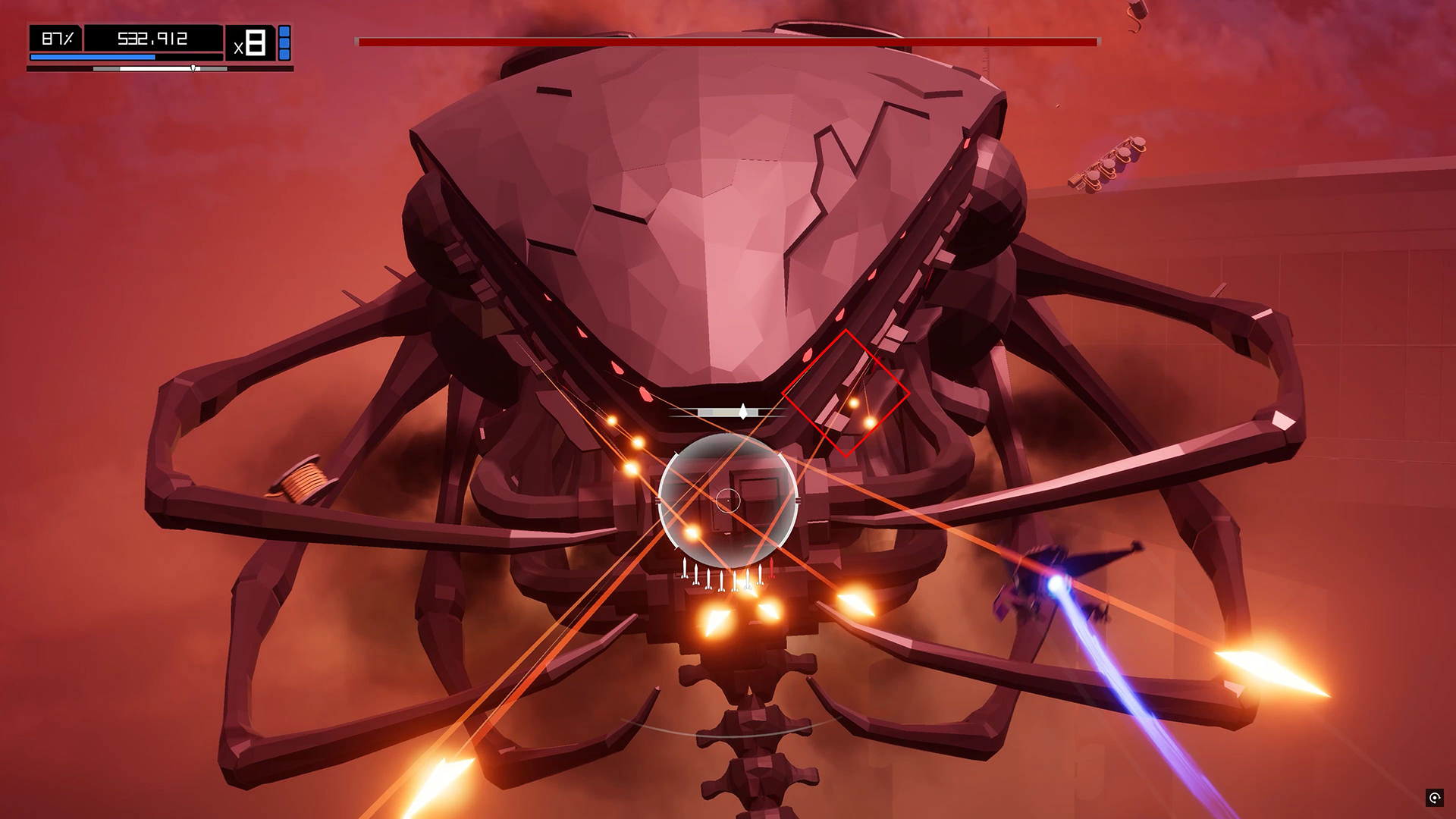Viewport: 1456px width, 819px height.
Task: Select the score counter showing 532,912
Action: tap(152, 37)
